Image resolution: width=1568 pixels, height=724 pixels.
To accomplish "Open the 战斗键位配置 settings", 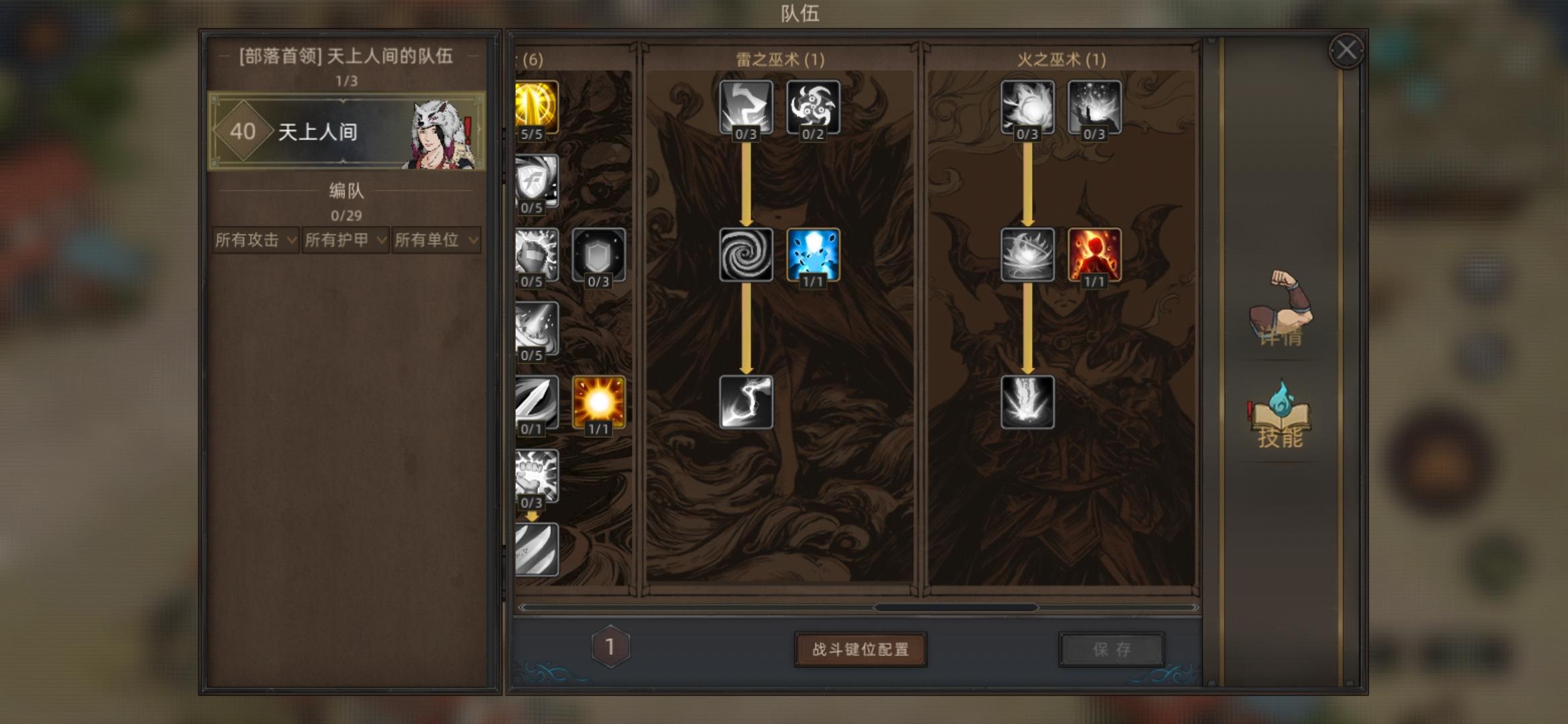I will click(860, 648).
